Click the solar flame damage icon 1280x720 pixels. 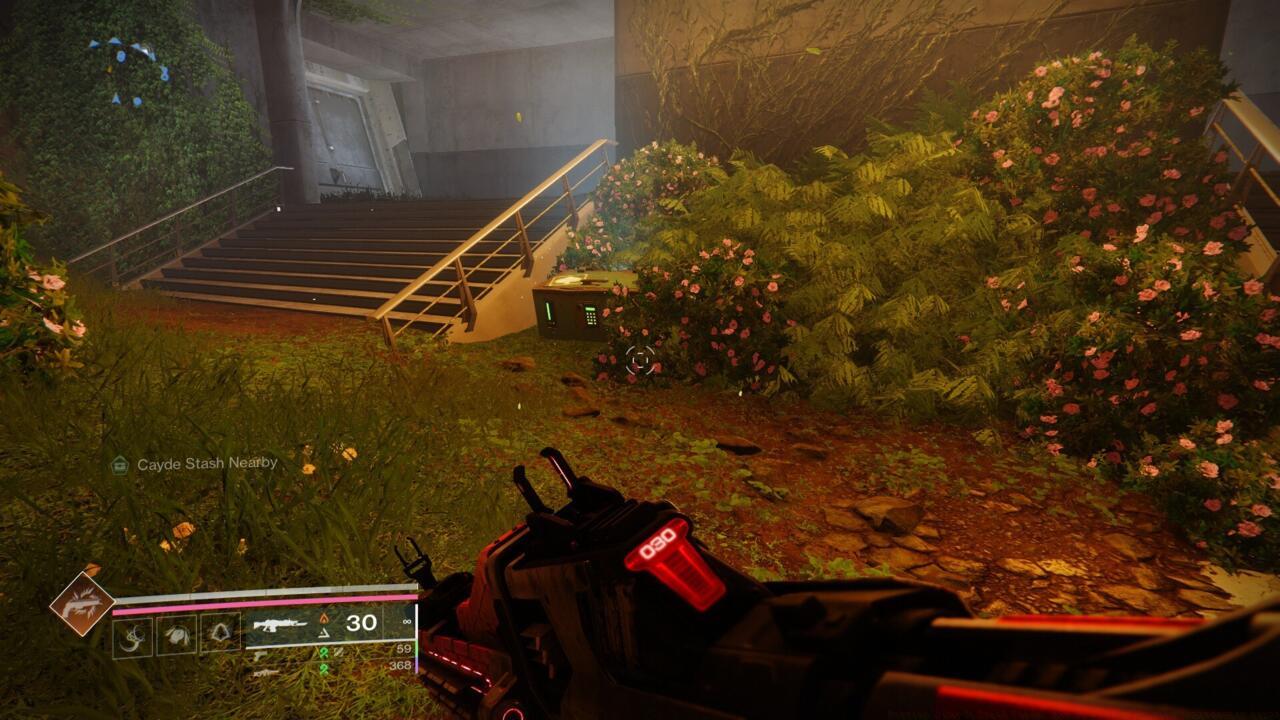click(323, 617)
